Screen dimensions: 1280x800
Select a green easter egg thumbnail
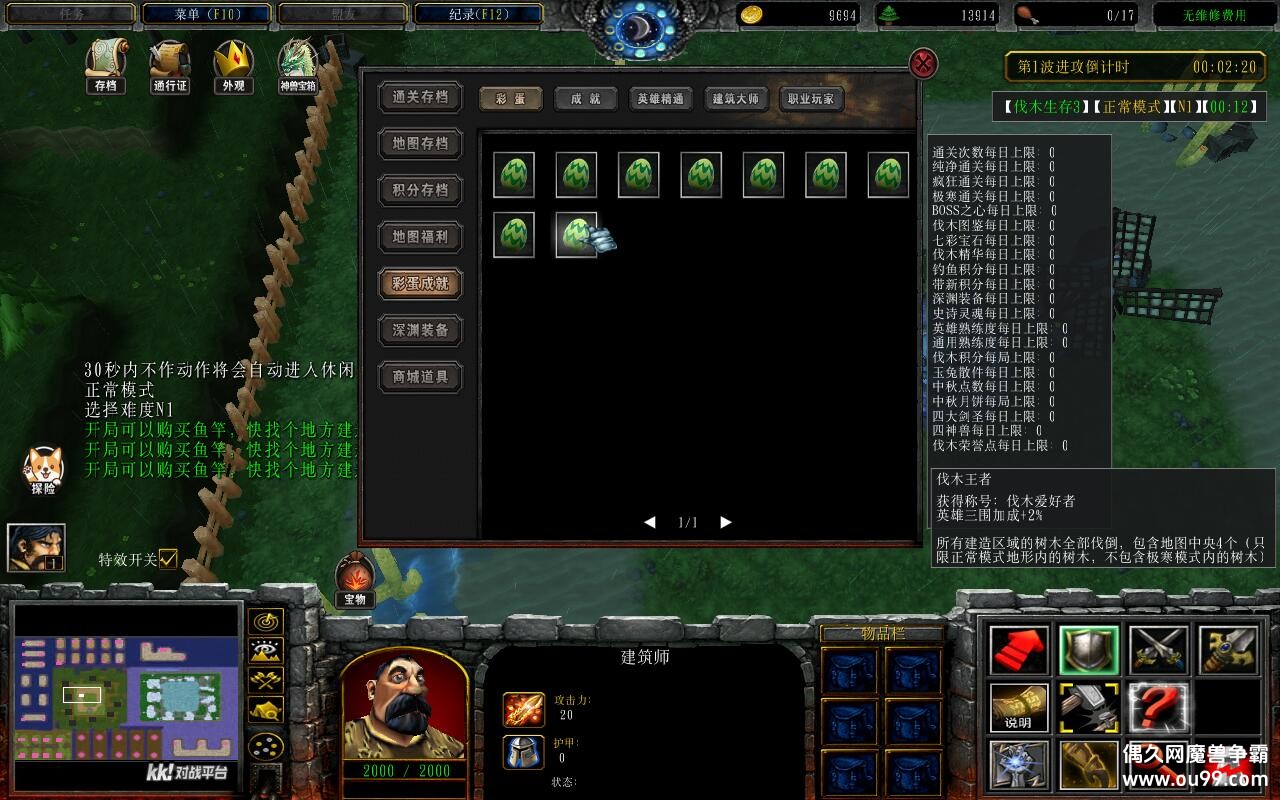[514, 174]
